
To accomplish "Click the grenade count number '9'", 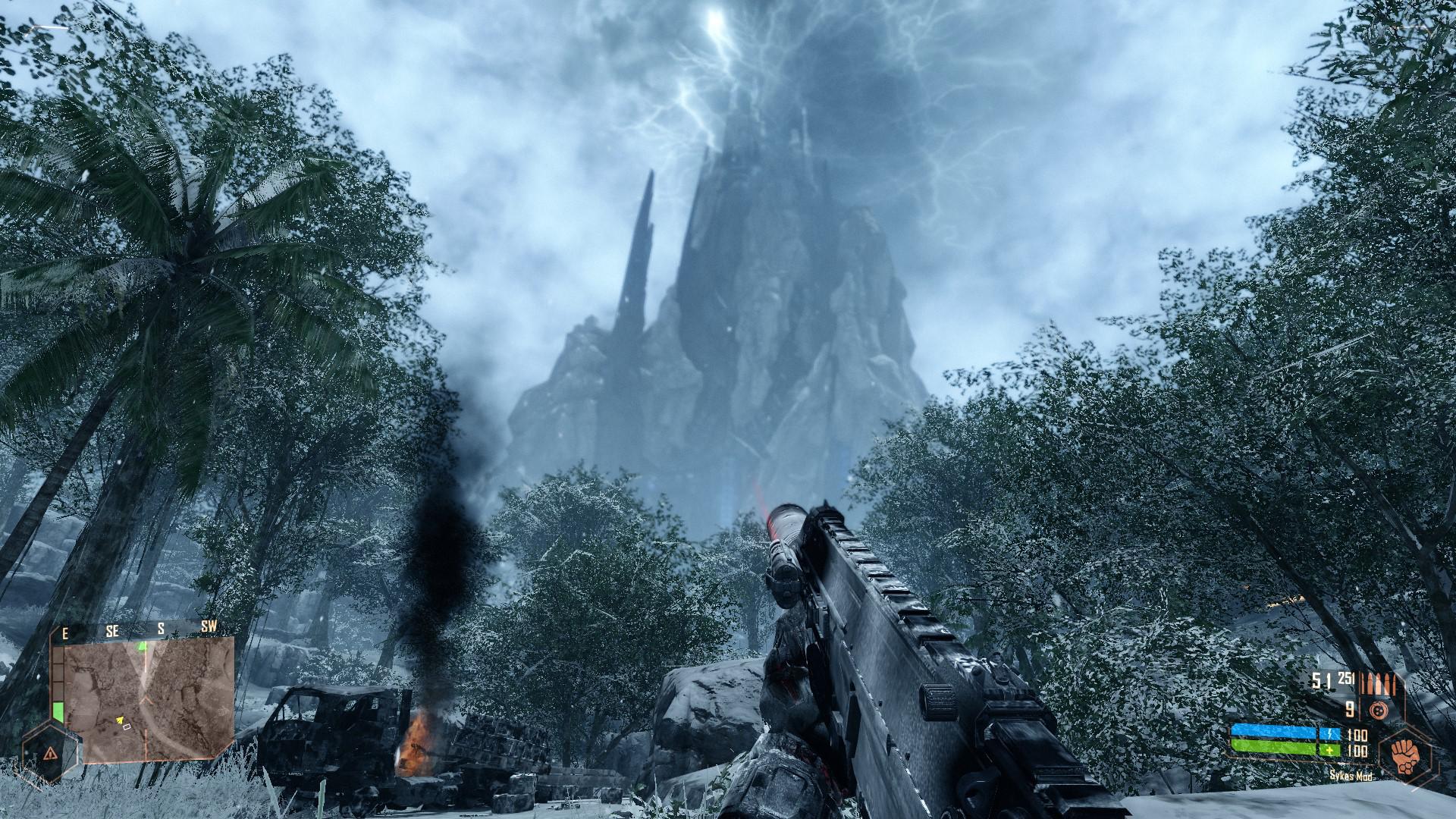I will pyautogui.click(x=1349, y=710).
